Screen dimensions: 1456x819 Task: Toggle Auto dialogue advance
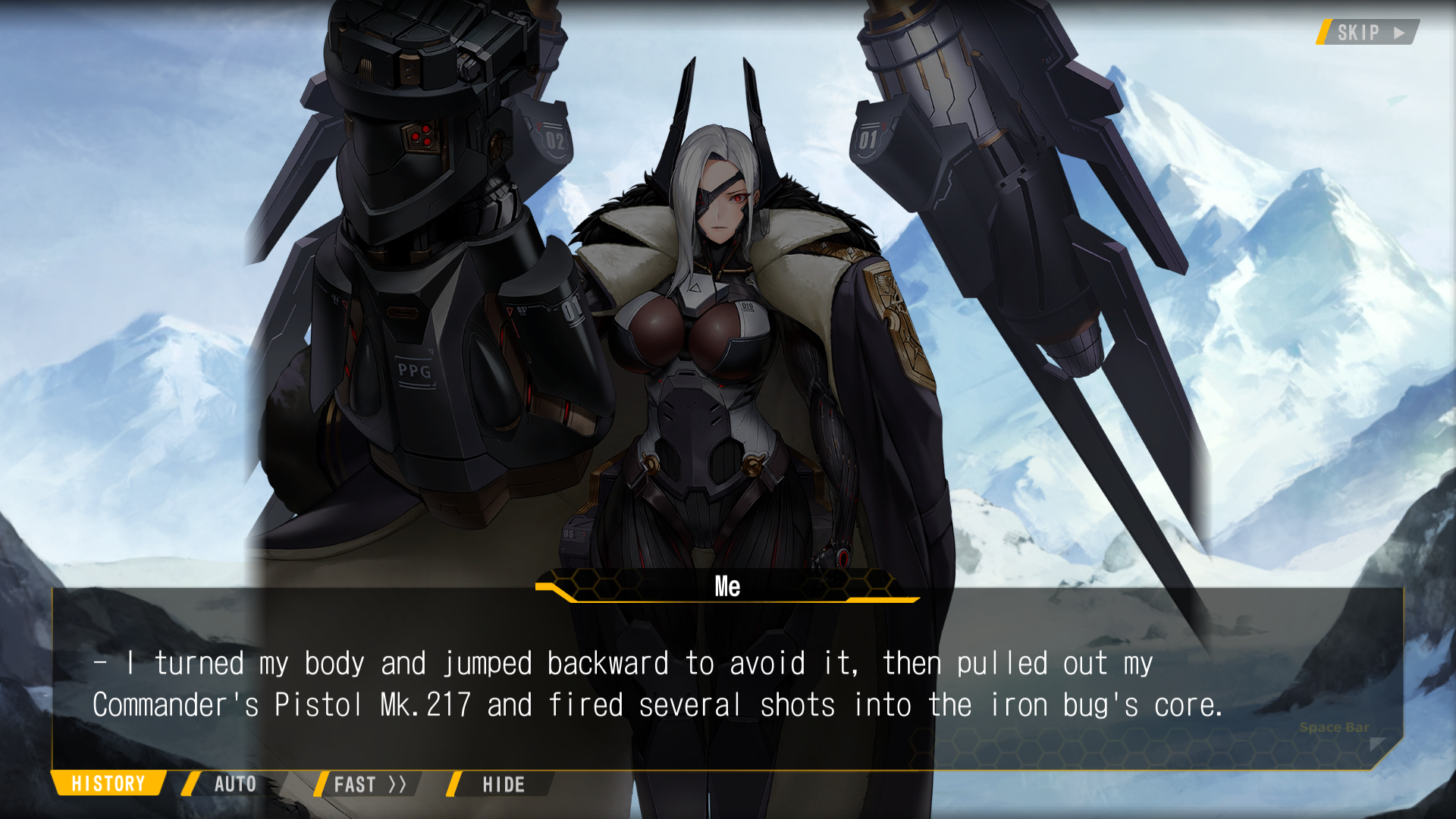point(234,784)
